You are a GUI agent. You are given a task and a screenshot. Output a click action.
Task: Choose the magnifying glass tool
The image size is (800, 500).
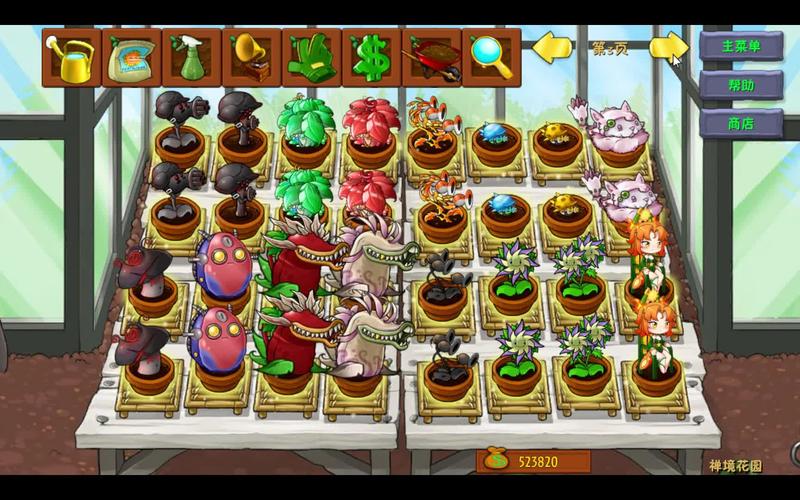(491, 58)
